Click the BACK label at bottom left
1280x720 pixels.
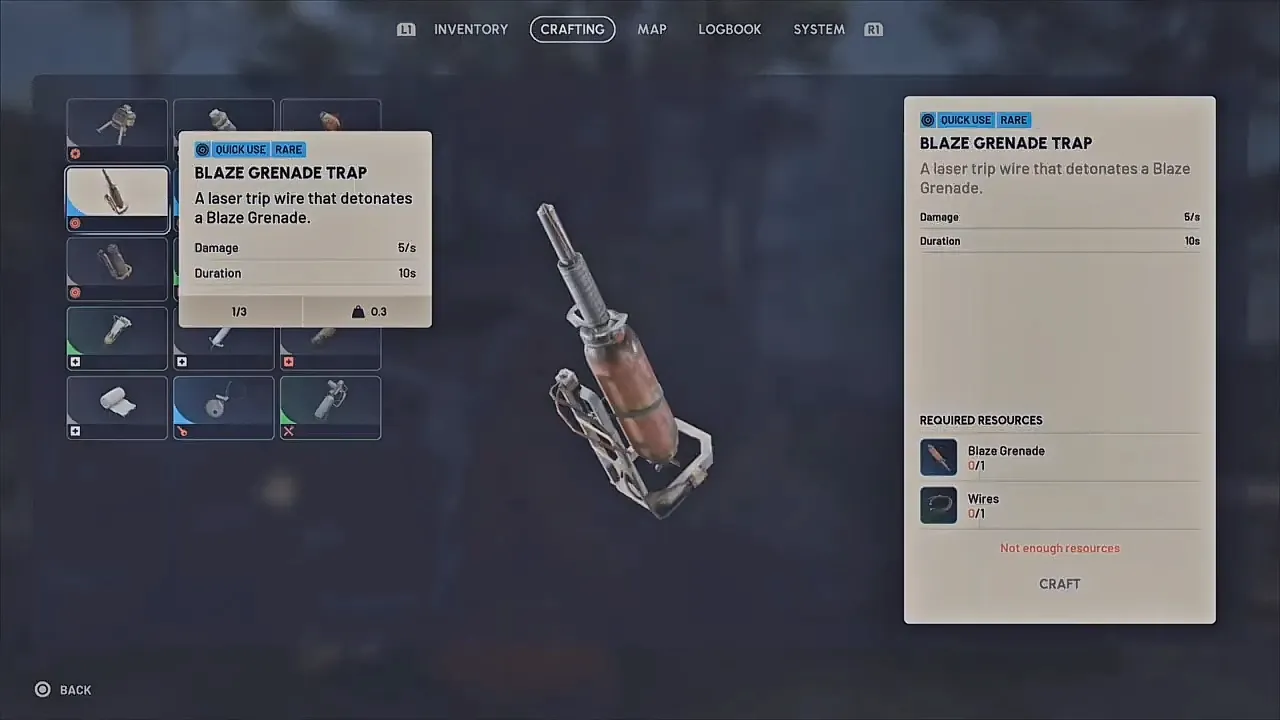75,689
